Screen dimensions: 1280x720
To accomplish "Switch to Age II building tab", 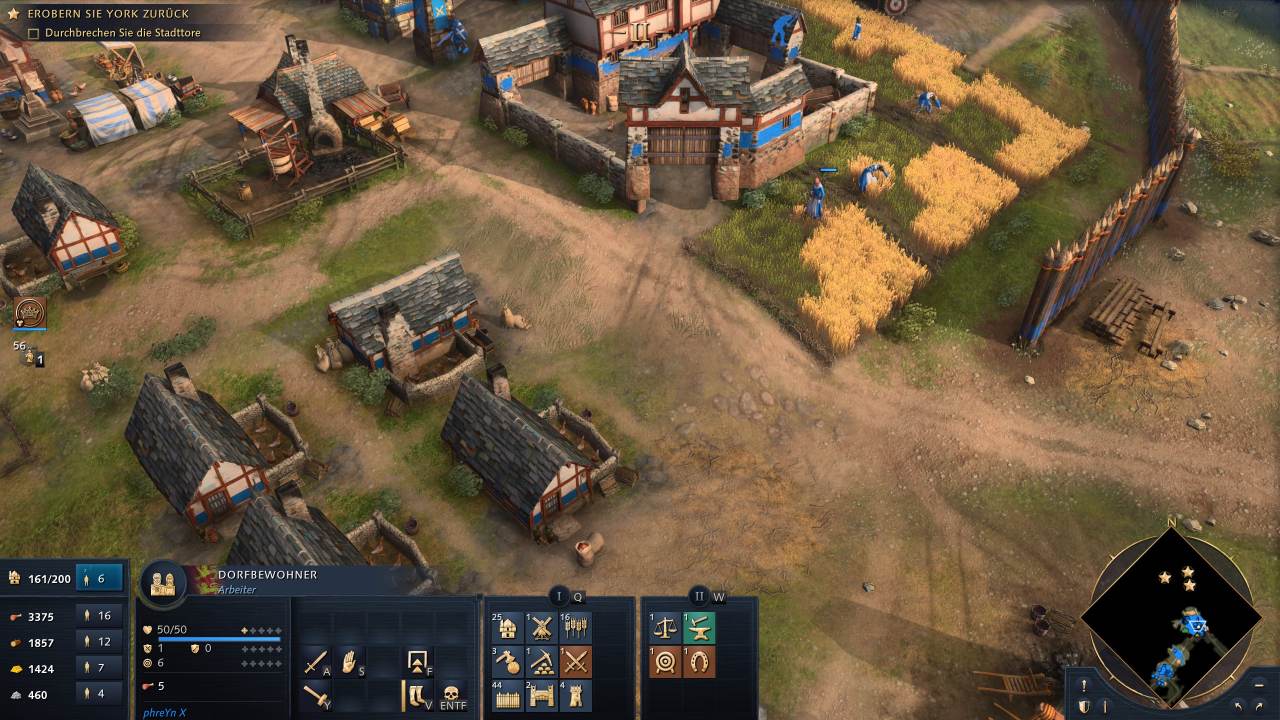I will point(699,597).
